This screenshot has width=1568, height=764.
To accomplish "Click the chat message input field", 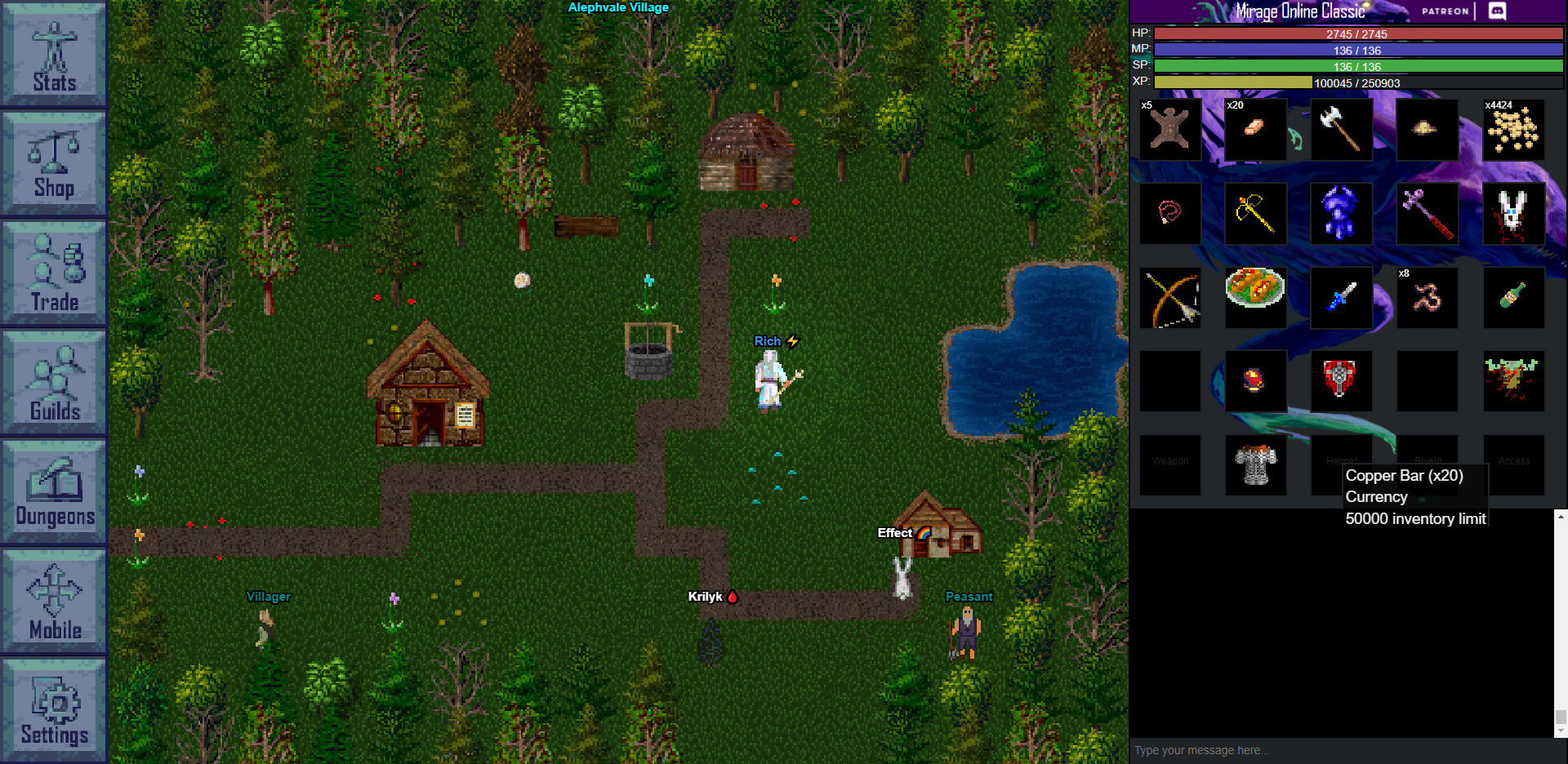I will click(1347, 750).
